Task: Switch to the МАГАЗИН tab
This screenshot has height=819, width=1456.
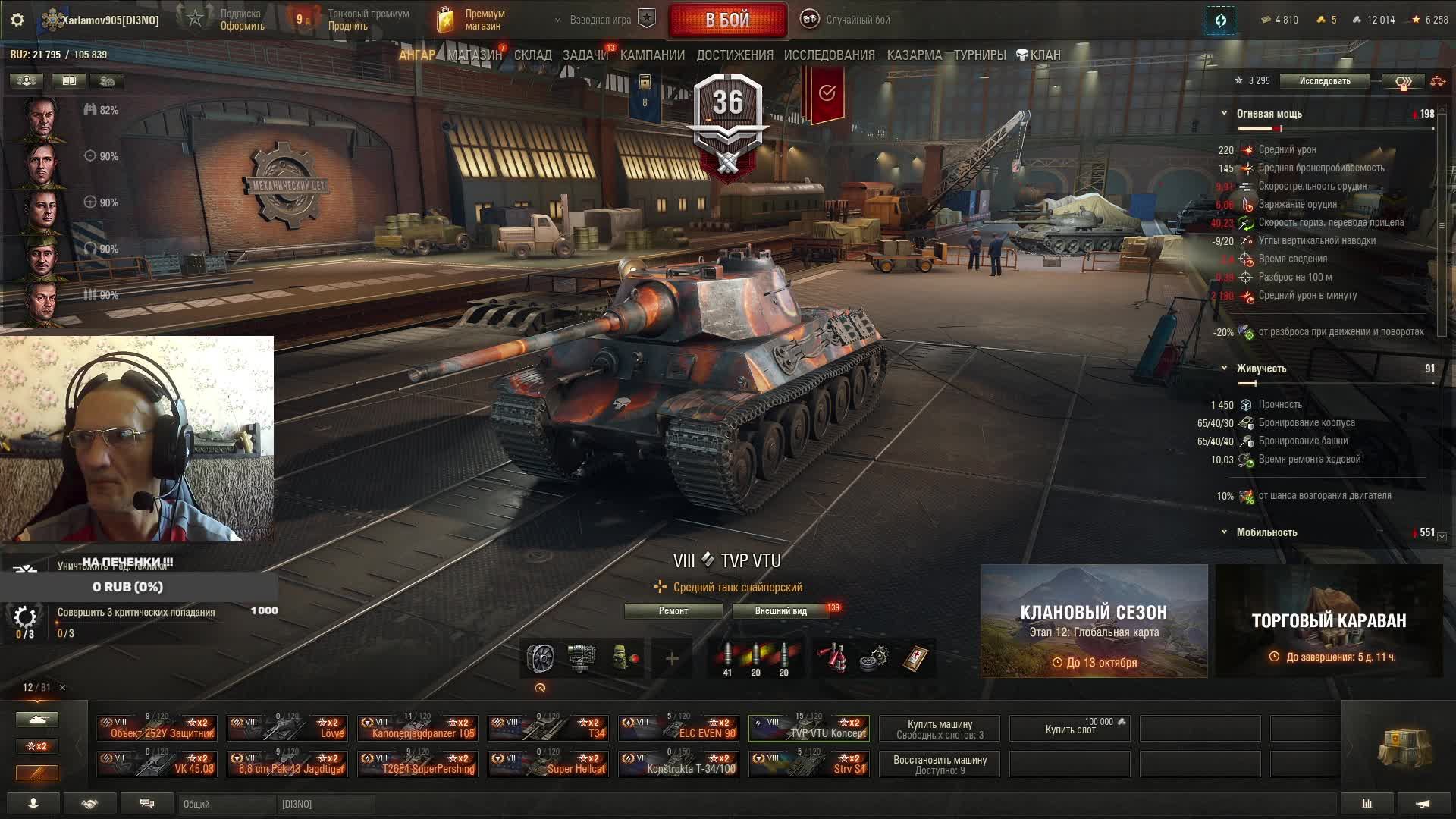Action: click(475, 55)
